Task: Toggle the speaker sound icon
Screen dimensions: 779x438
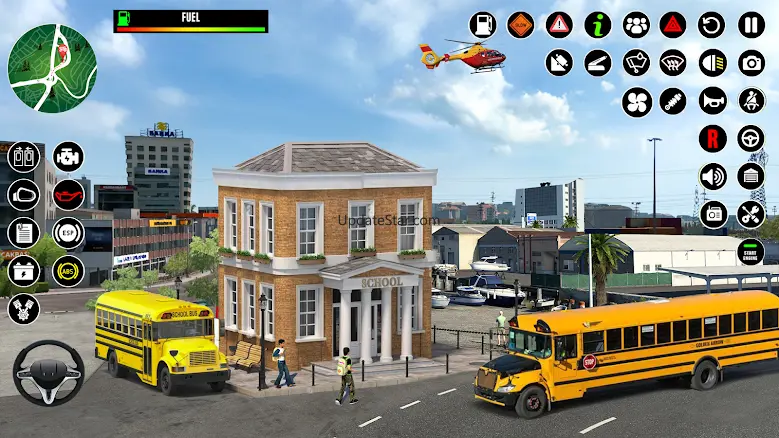Action: (712, 176)
